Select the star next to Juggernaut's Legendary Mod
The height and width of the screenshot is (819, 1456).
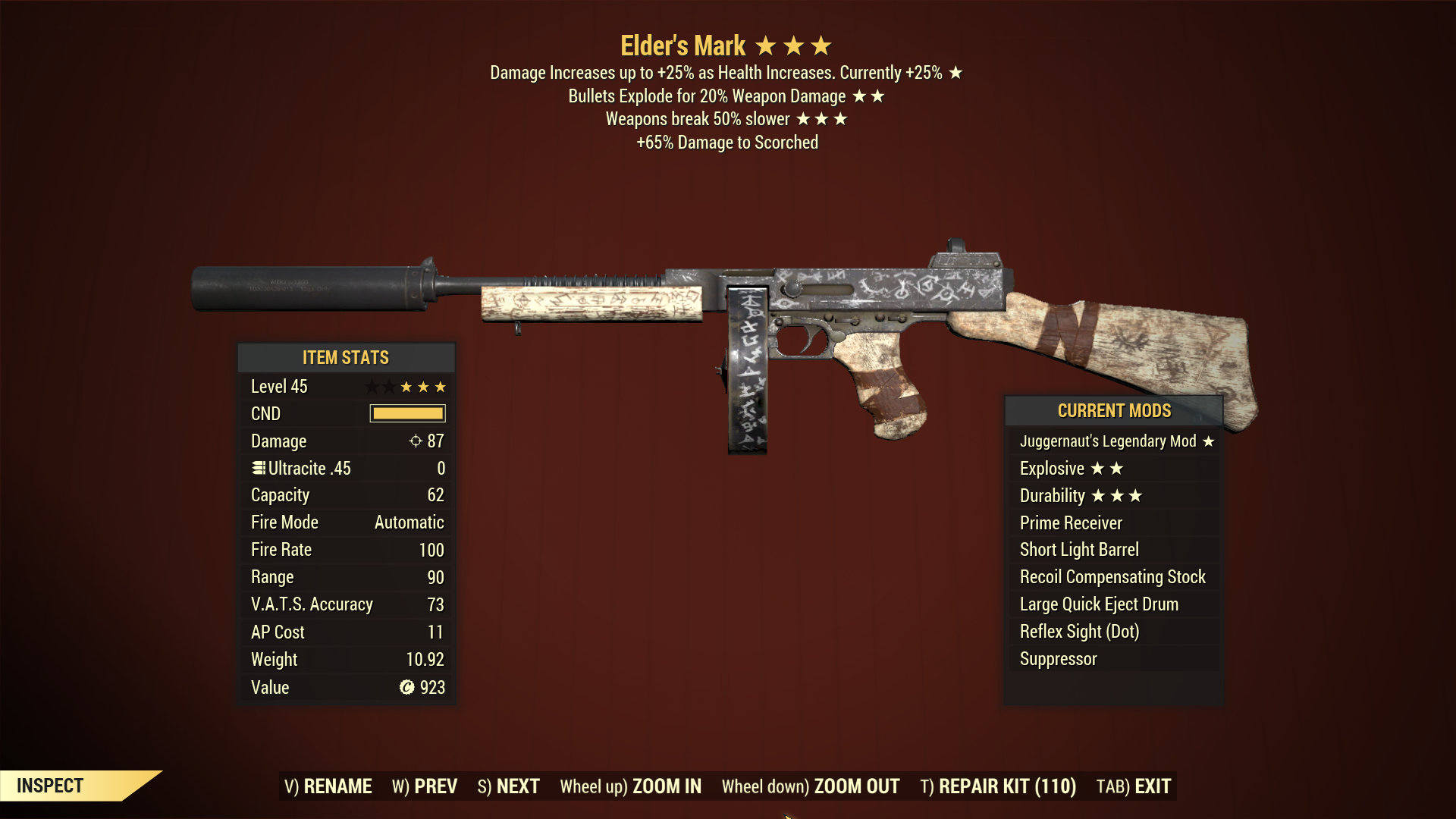pos(1210,441)
